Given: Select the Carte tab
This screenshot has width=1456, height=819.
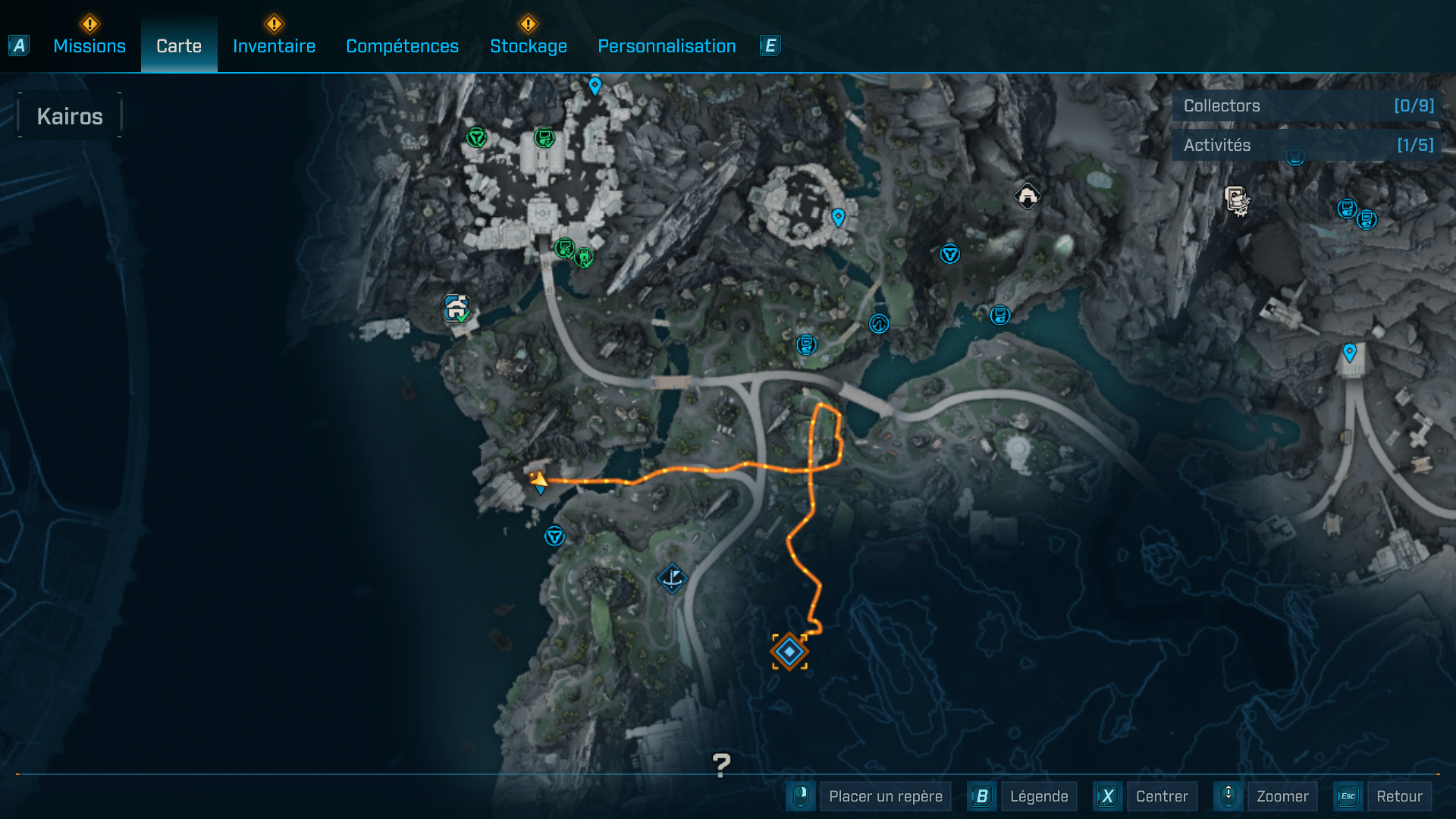Looking at the screenshot, I should click(x=179, y=46).
